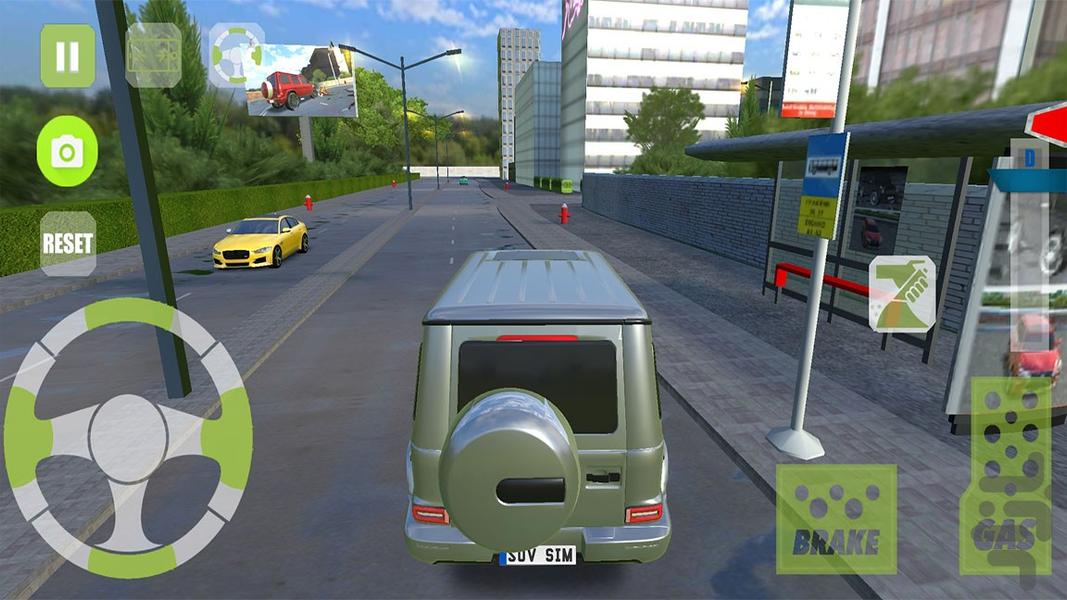This screenshot has height=600, width=1067.
Task: Tap the gear shifter showing D
Action: [1026, 160]
